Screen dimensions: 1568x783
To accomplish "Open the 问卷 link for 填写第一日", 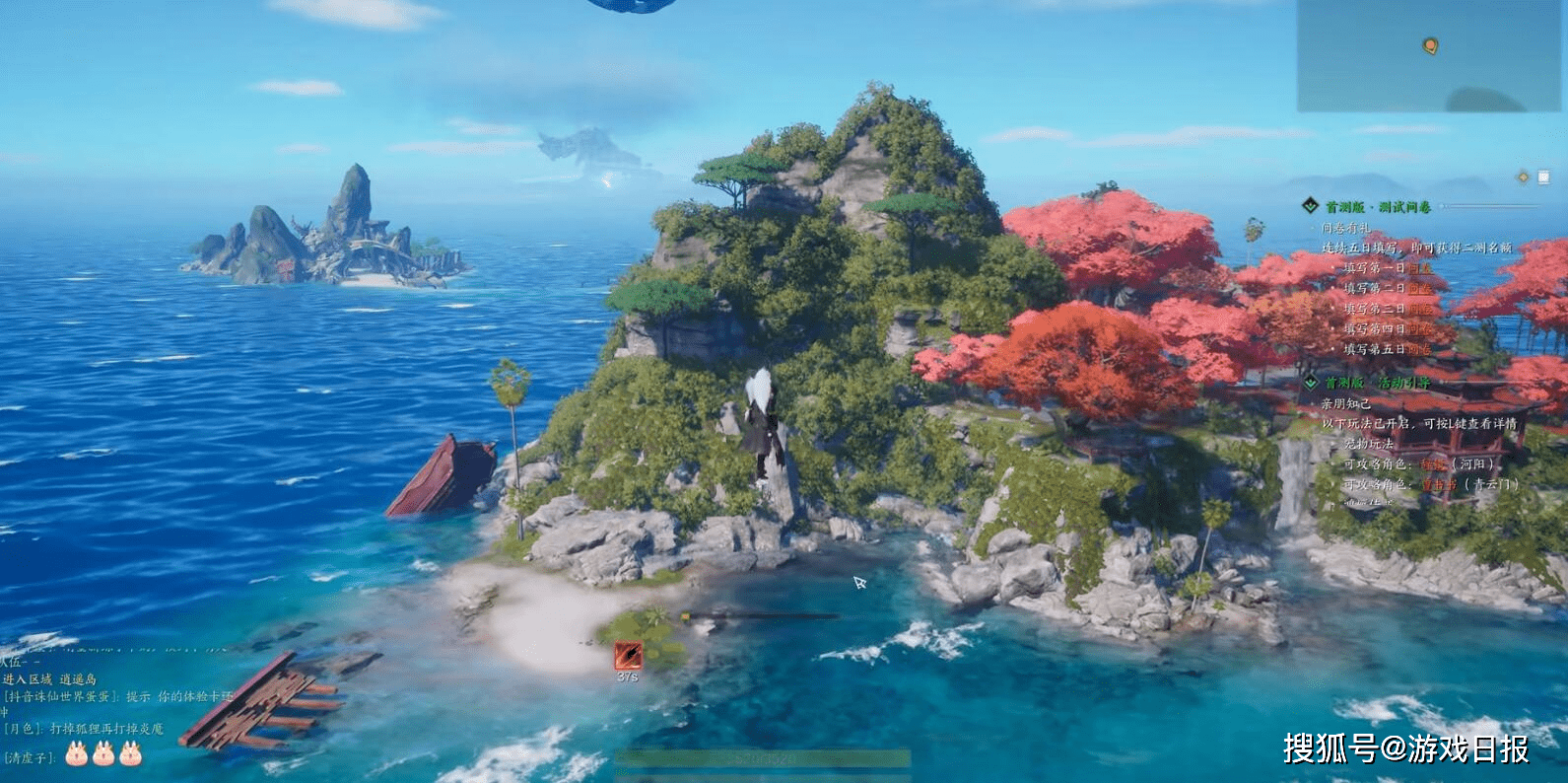I will (1419, 268).
